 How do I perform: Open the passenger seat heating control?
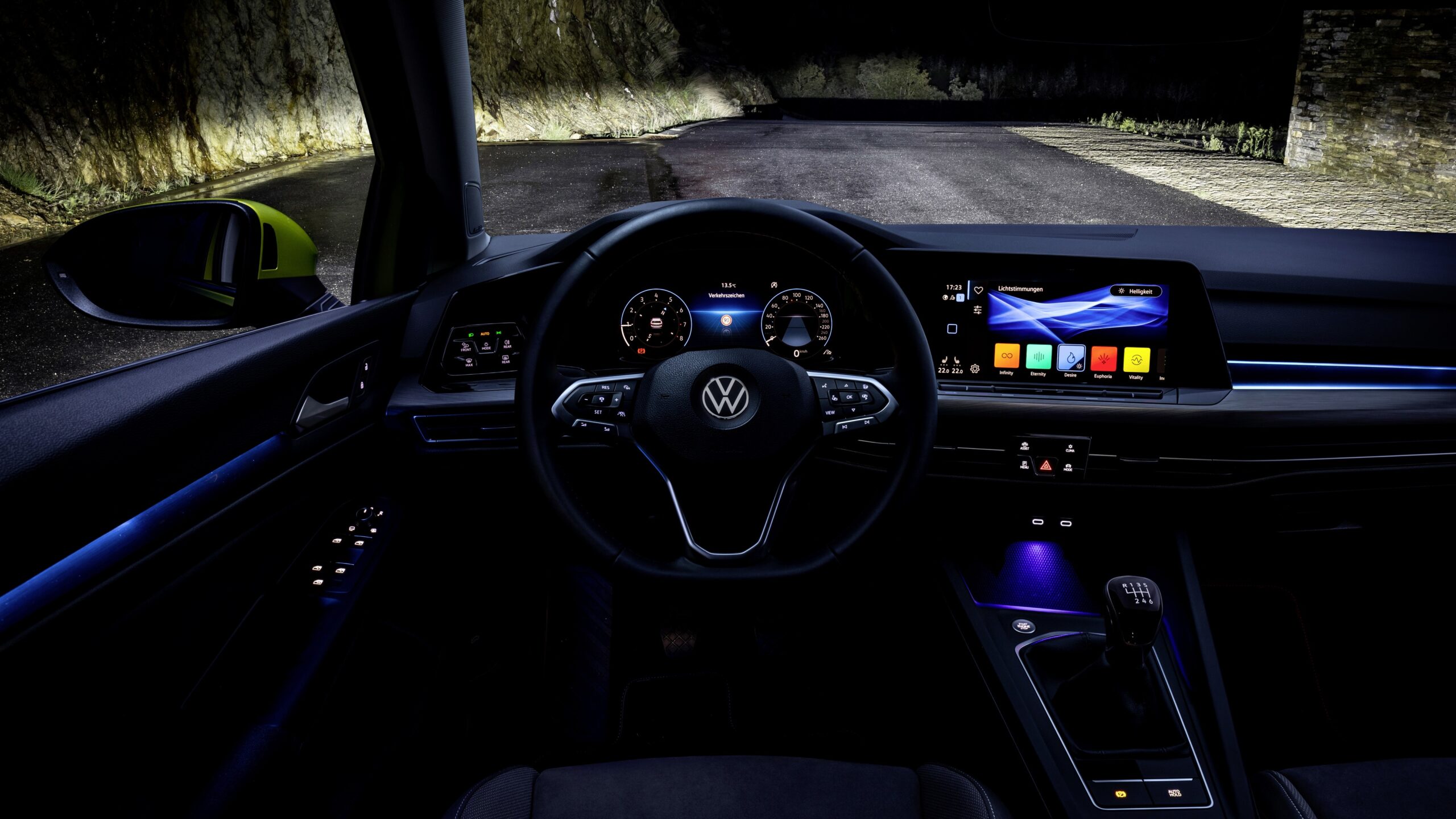click(957, 361)
